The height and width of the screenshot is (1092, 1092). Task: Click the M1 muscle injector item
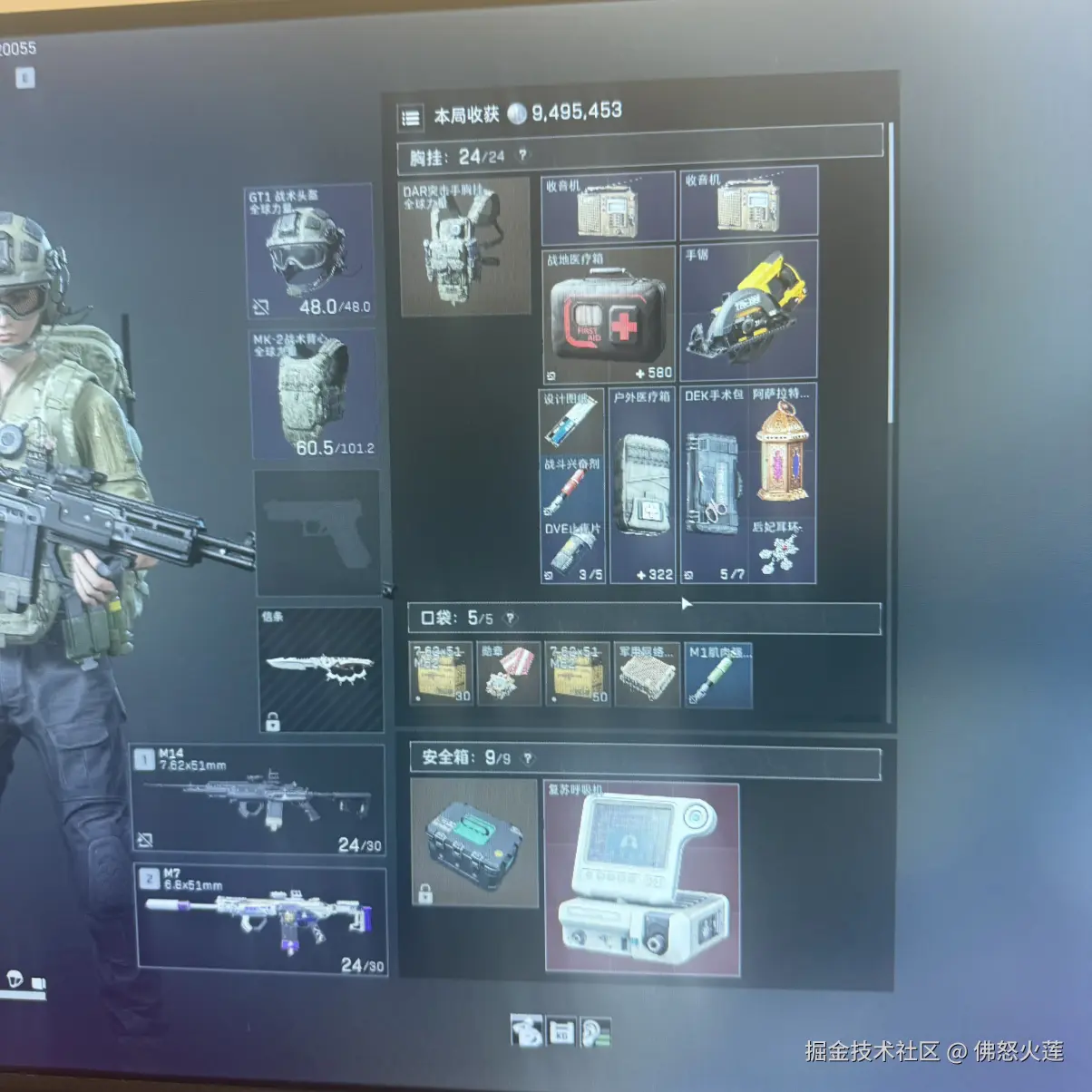tap(717, 675)
